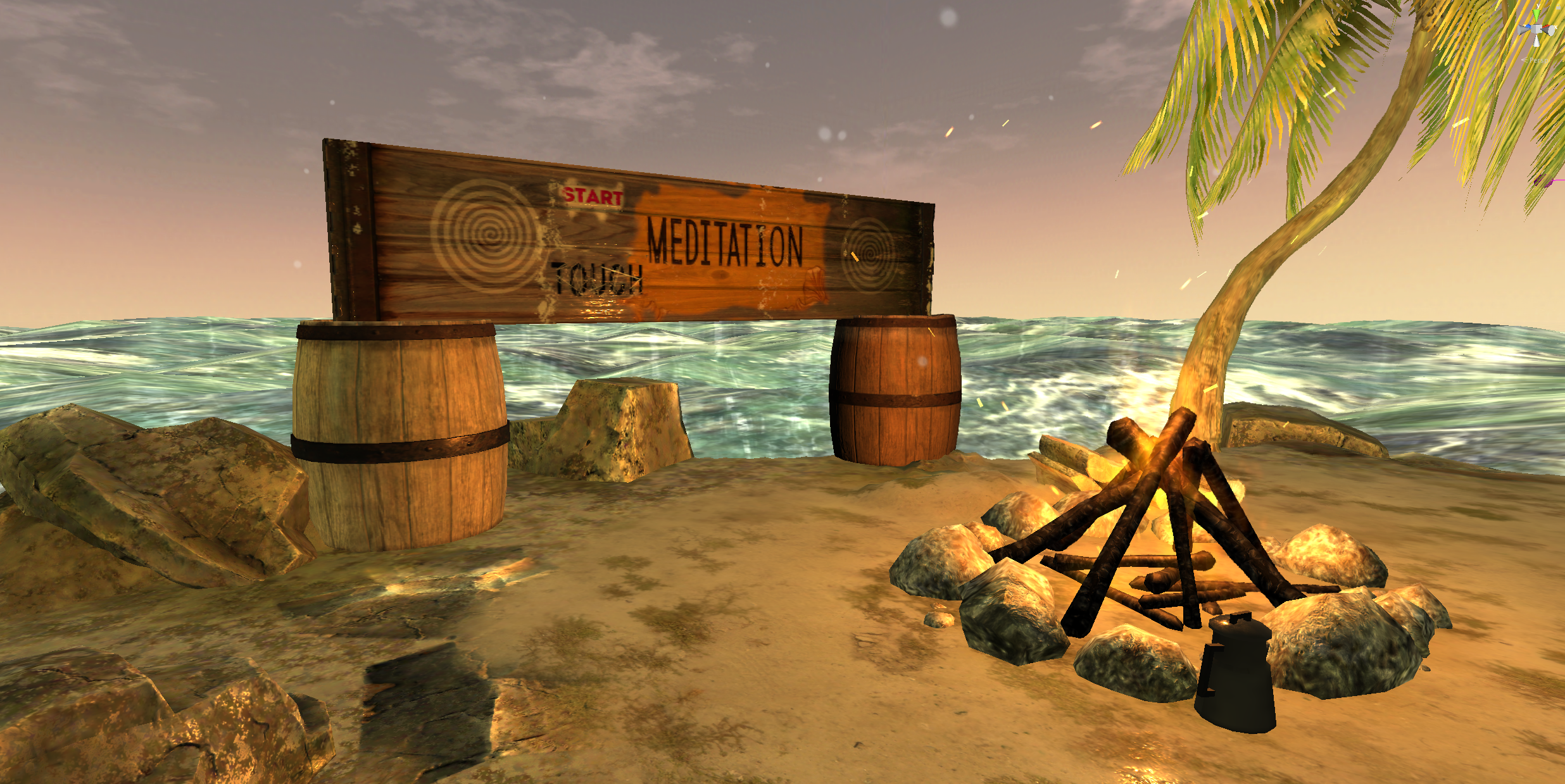Click the green Y axis cone
This screenshot has height=784, width=1565.
point(1537,15)
